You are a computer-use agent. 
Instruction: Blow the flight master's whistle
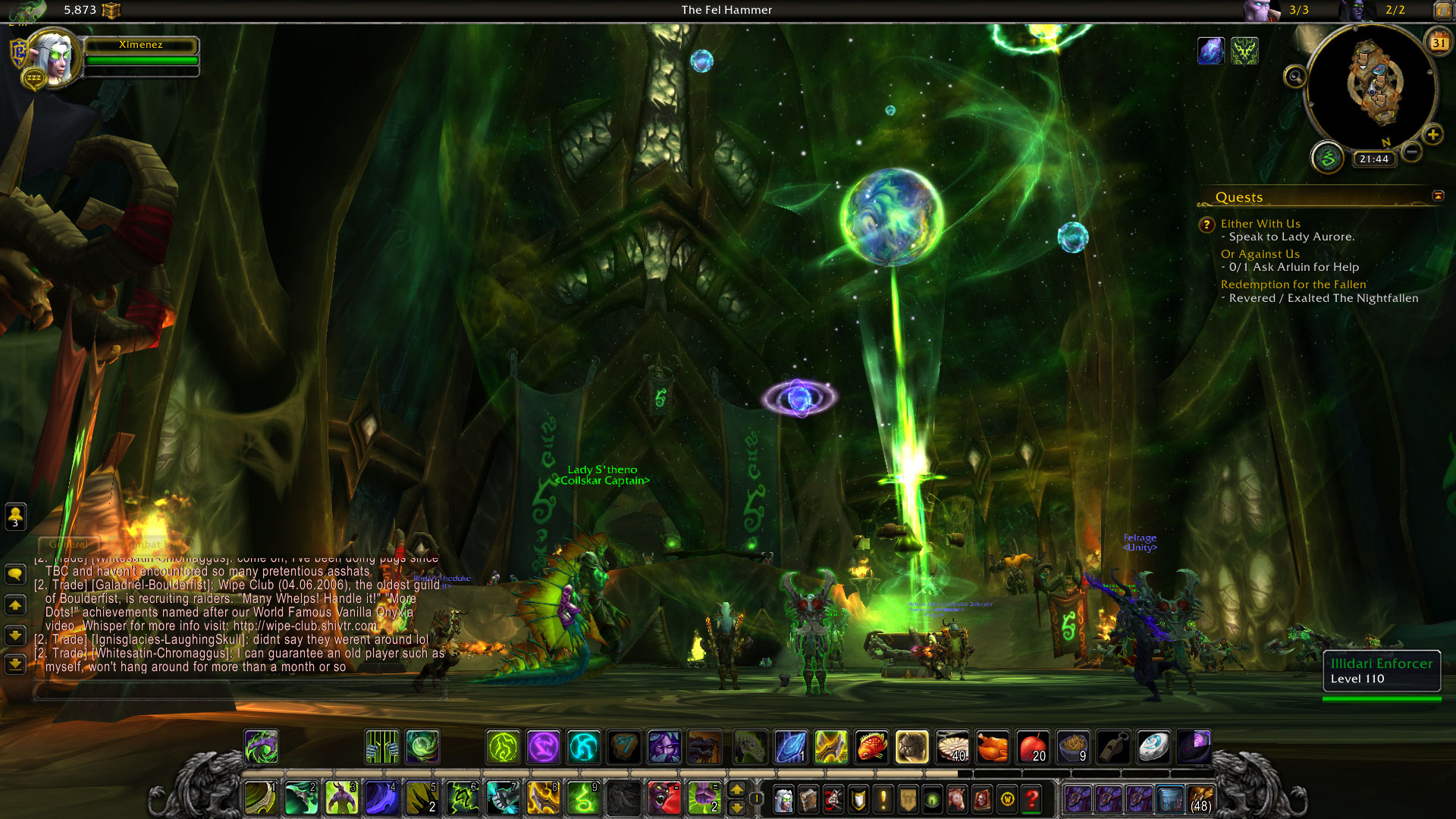(x=1112, y=748)
